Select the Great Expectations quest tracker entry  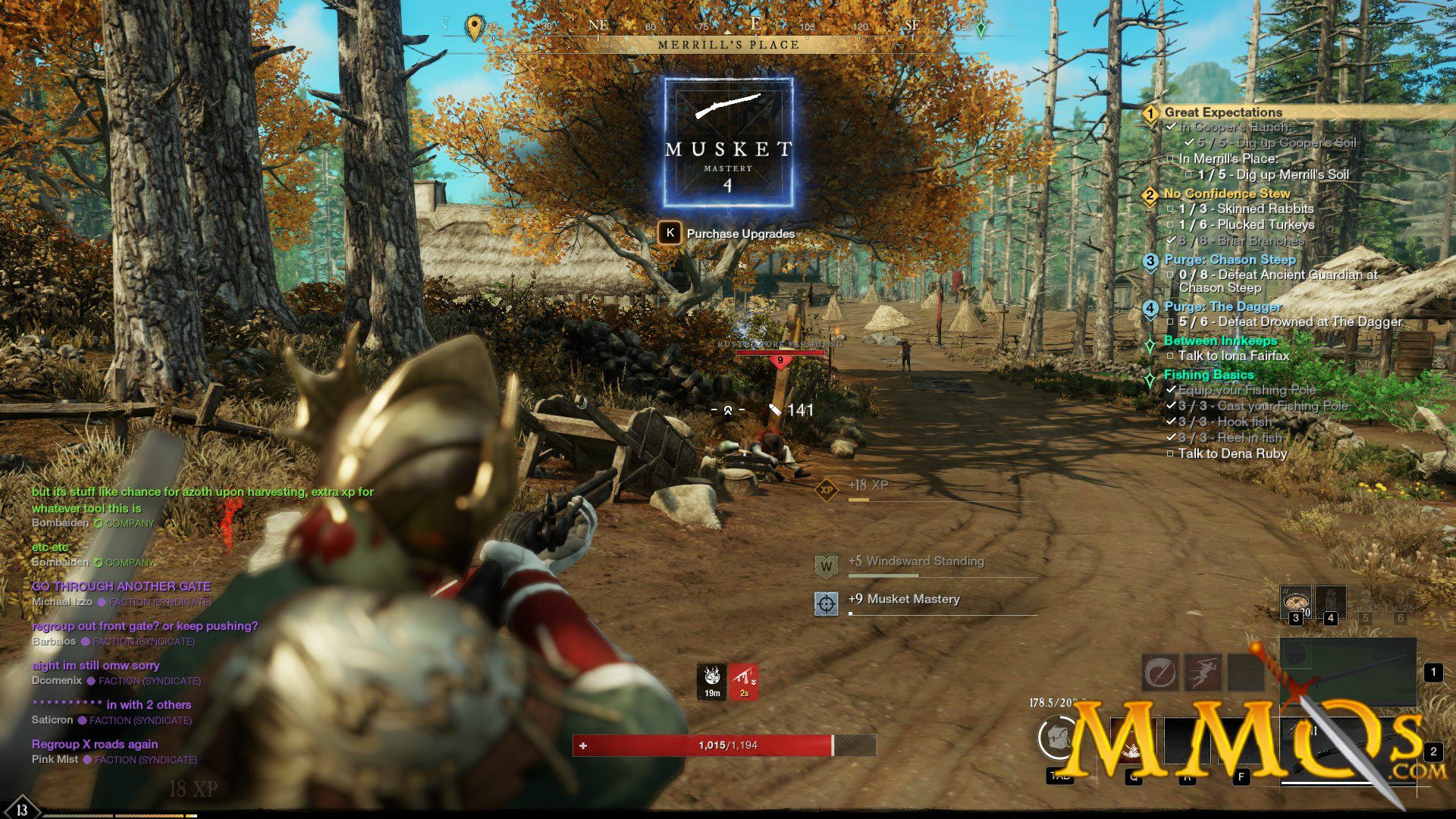tap(1222, 112)
